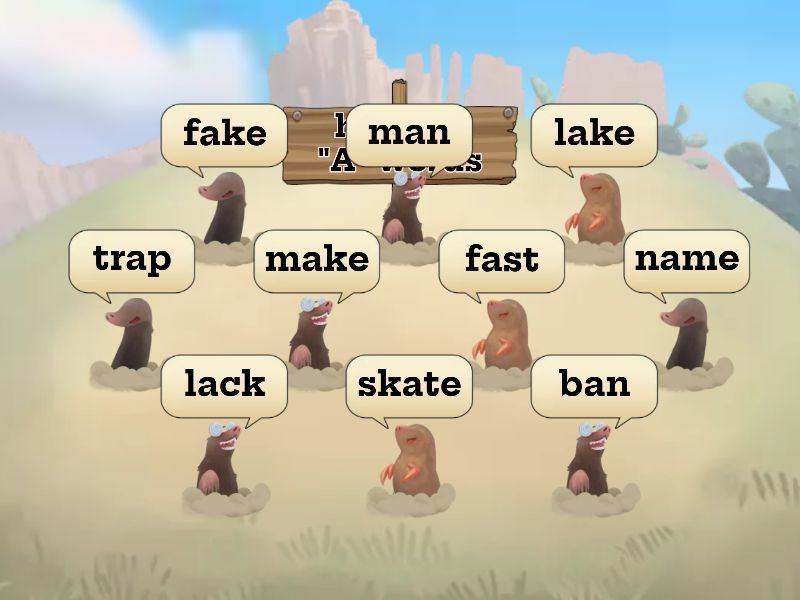Image resolution: width=800 pixels, height=600 pixels.
Task: Select the "fast" word bubble
Action: coord(501,260)
